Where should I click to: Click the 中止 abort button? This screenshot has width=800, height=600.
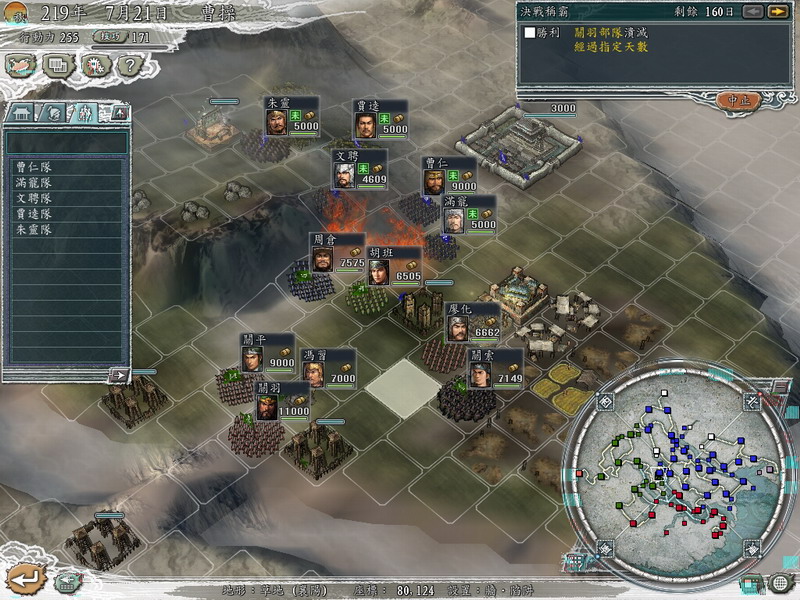739,100
